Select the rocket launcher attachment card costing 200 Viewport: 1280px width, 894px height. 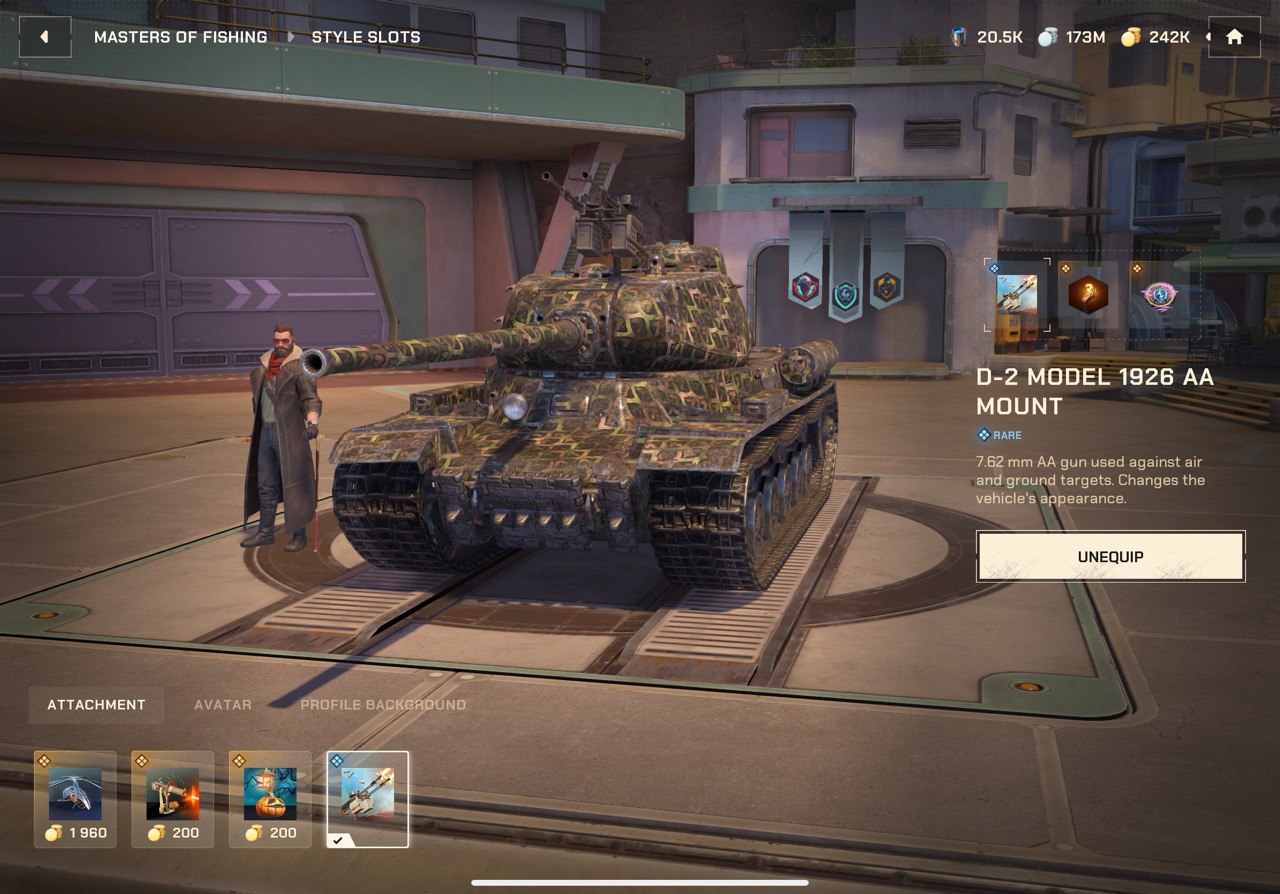tap(175, 799)
